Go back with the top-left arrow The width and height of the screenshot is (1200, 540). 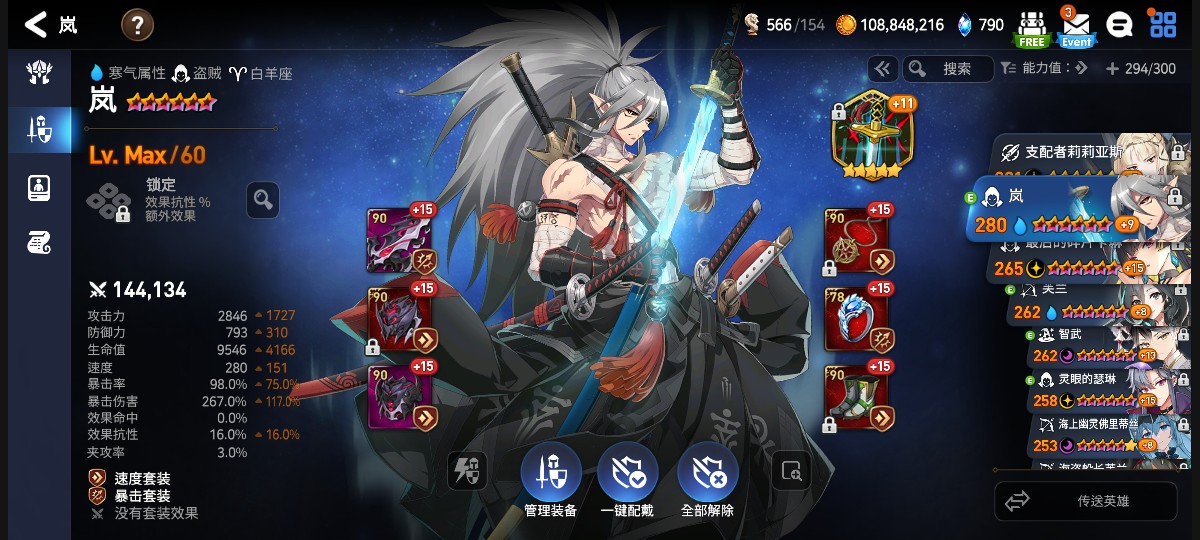[36, 25]
